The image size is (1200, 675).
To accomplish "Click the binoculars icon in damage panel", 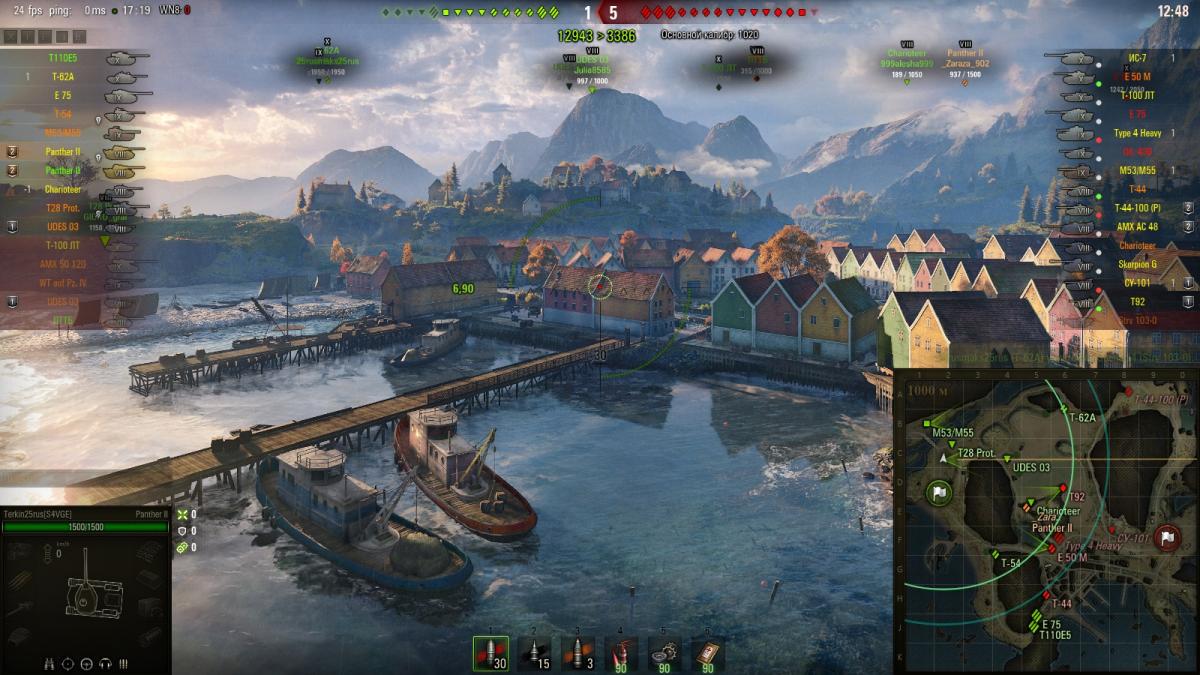I will click(51, 663).
